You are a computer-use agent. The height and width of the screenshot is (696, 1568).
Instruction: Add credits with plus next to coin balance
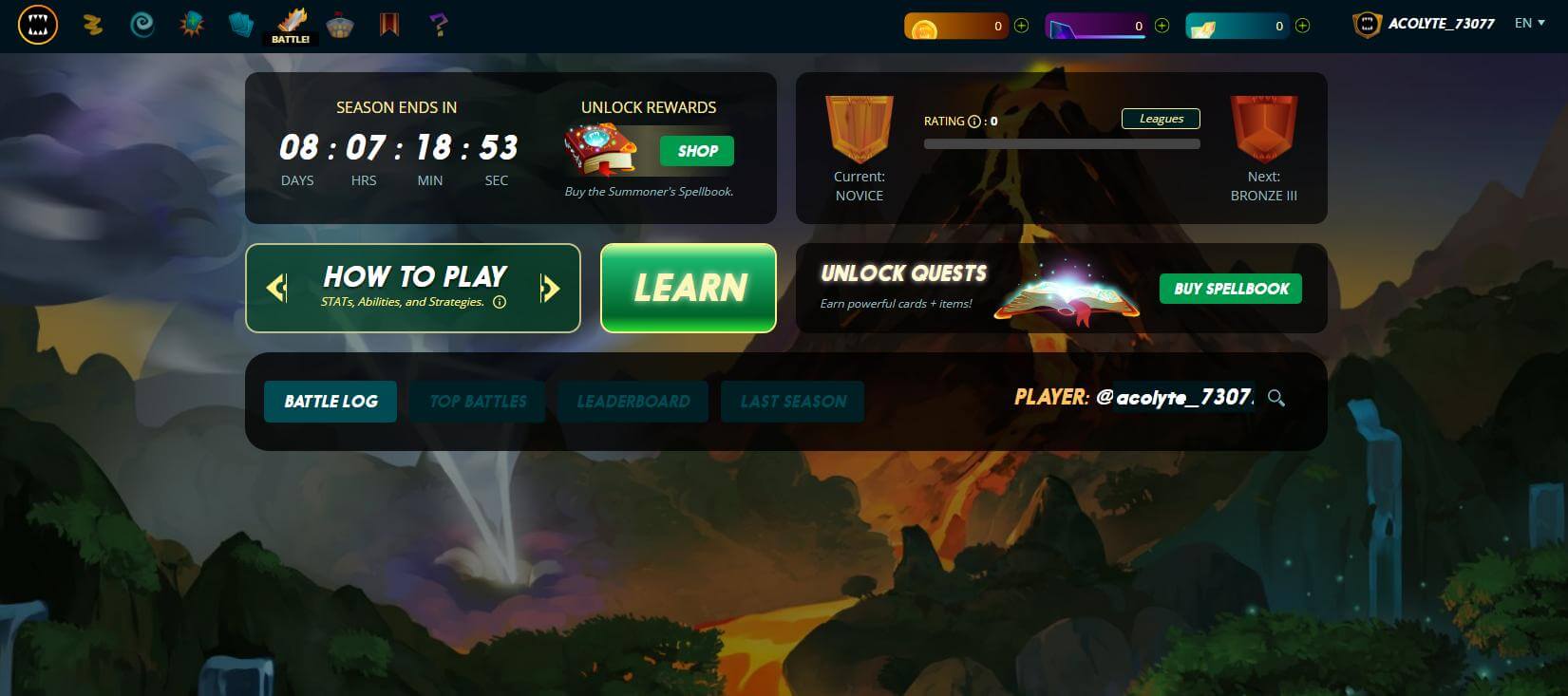click(1021, 26)
